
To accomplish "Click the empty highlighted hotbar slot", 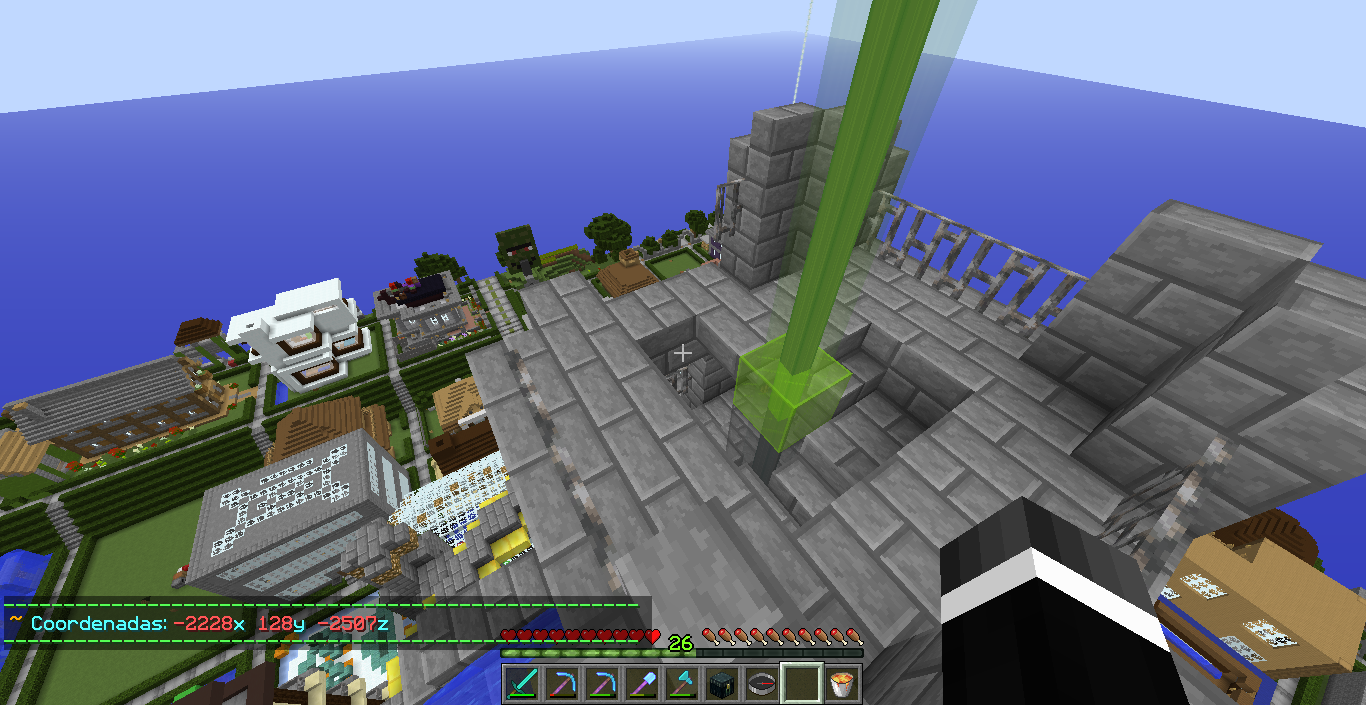I will [802, 684].
